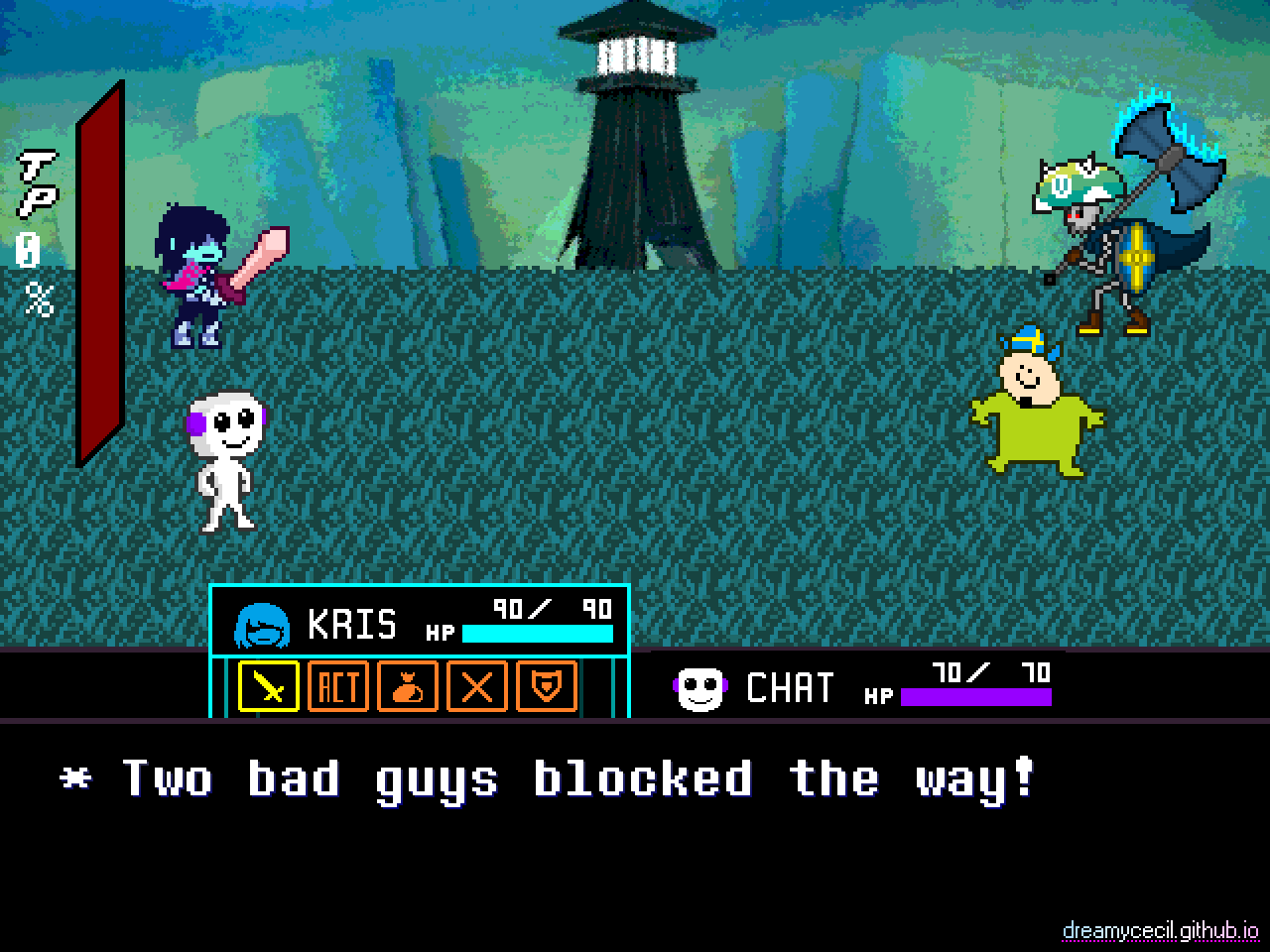Pick the Spare X command
1270x952 pixels.
click(x=477, y=686)
